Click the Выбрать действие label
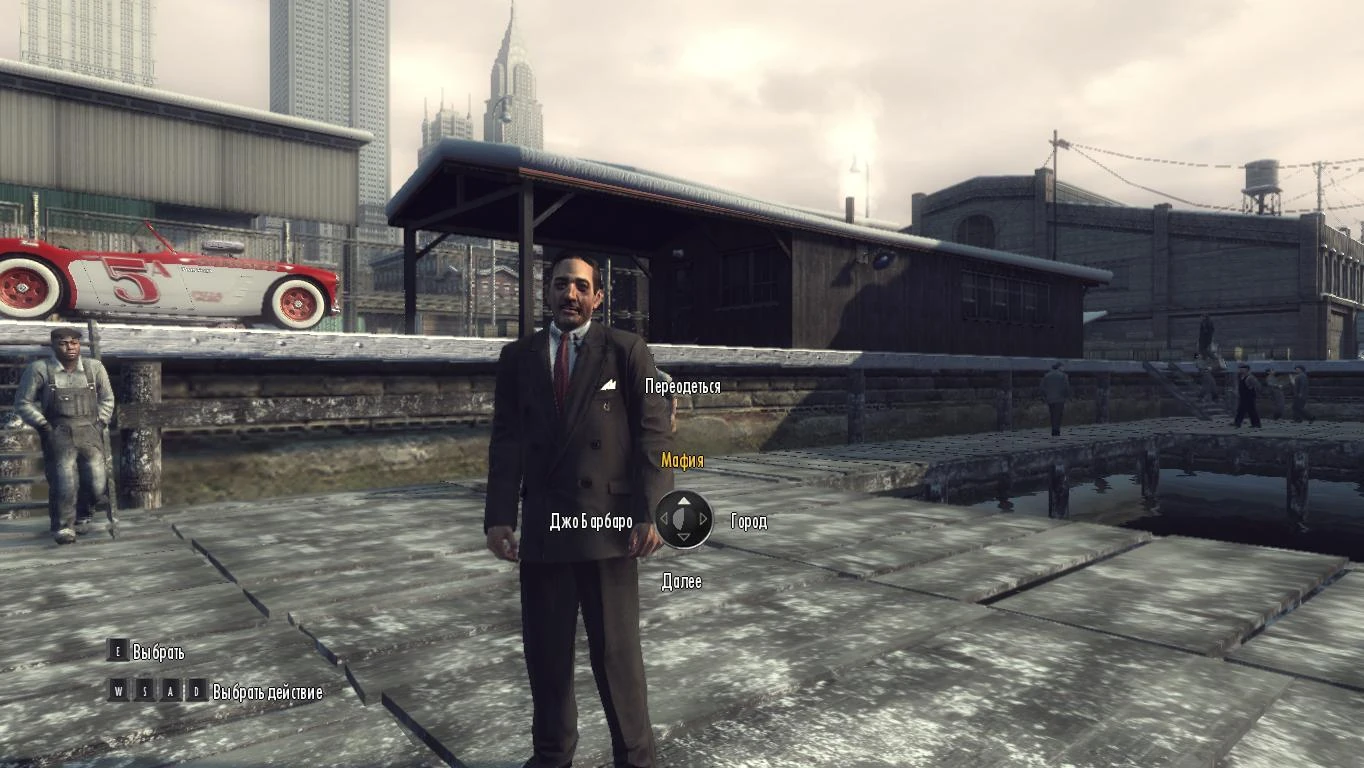 pyautogui.click(x=267, y=691)
